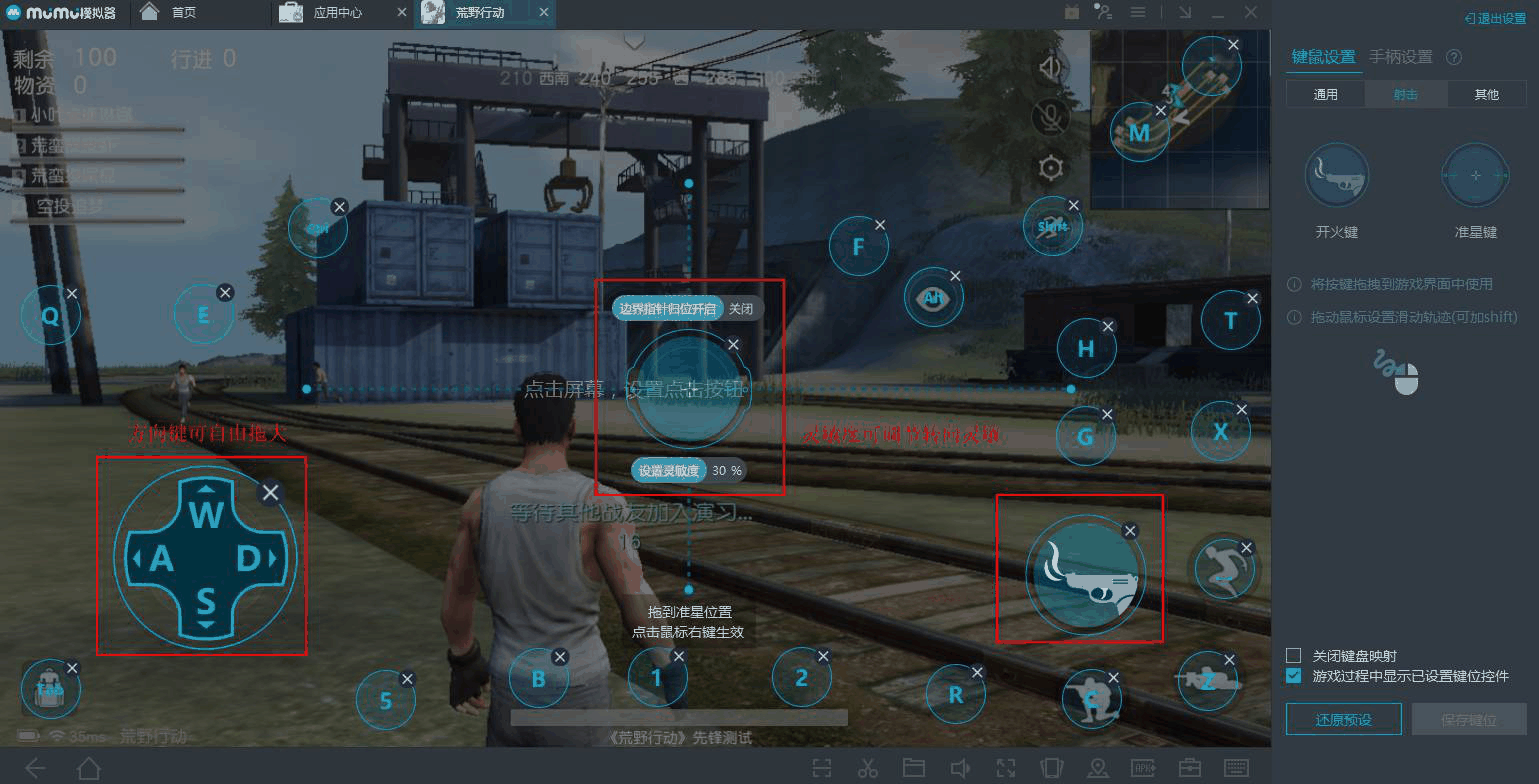Switch to the 应用中心 tab

click(337, 13)
